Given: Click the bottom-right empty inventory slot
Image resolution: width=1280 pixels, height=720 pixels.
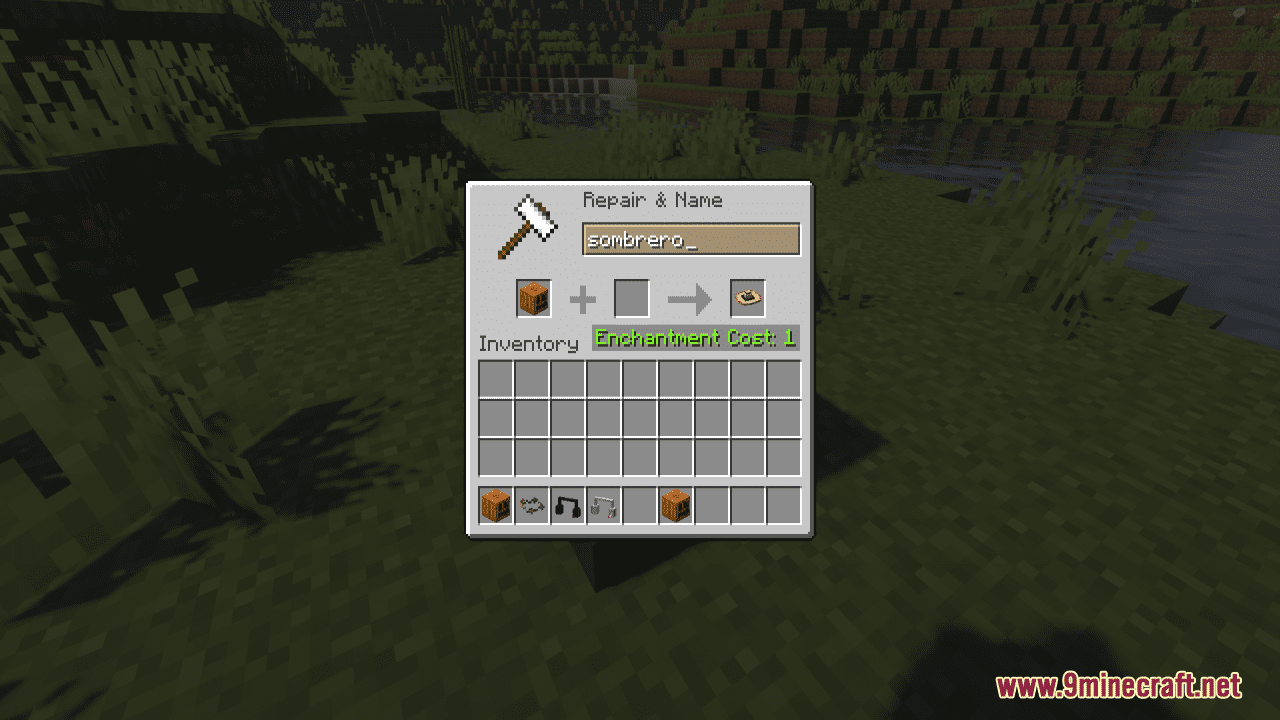Looking at the screenshot, I should [x=783, y=456].
